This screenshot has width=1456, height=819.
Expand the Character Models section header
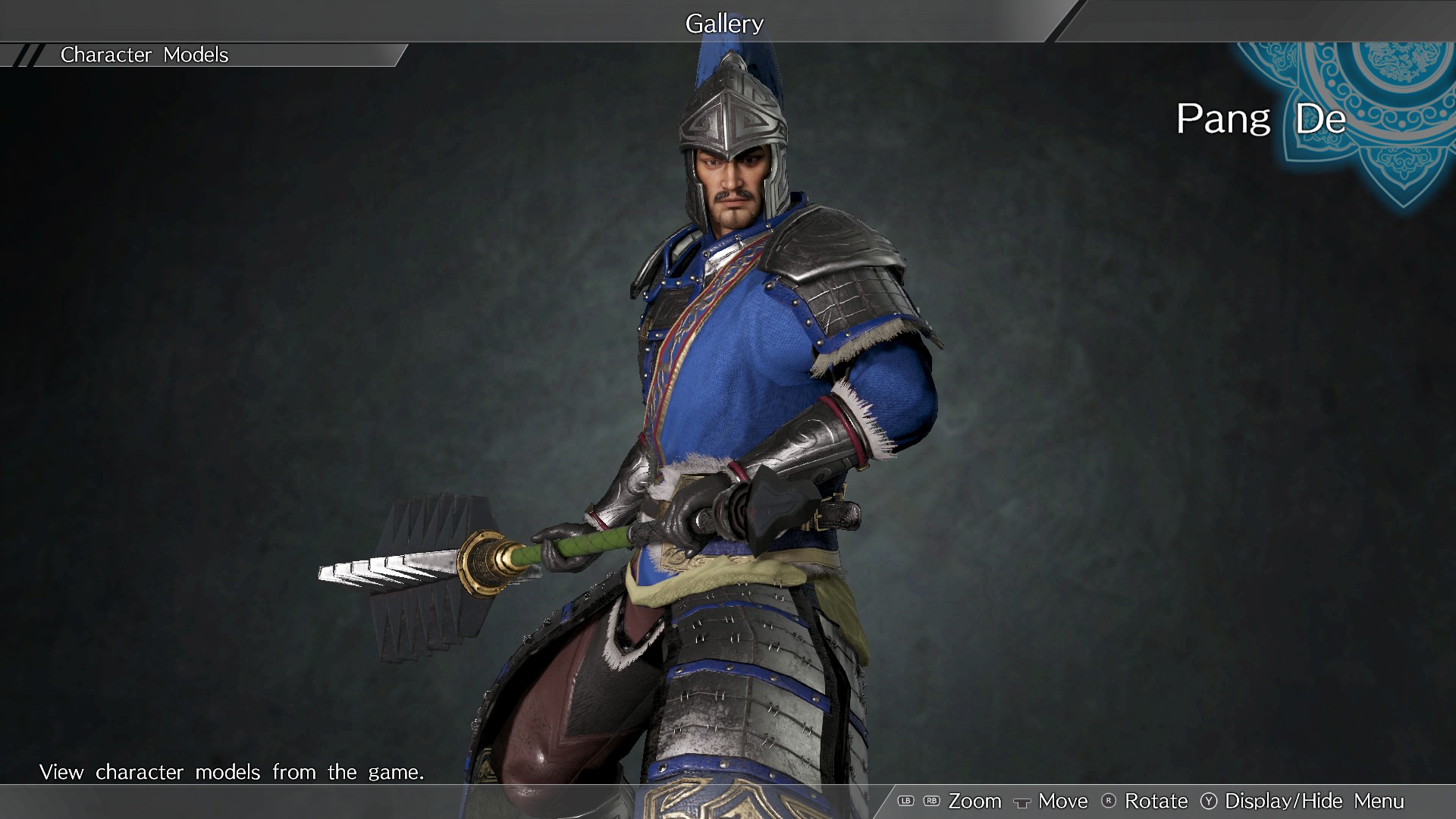(144, 54)
